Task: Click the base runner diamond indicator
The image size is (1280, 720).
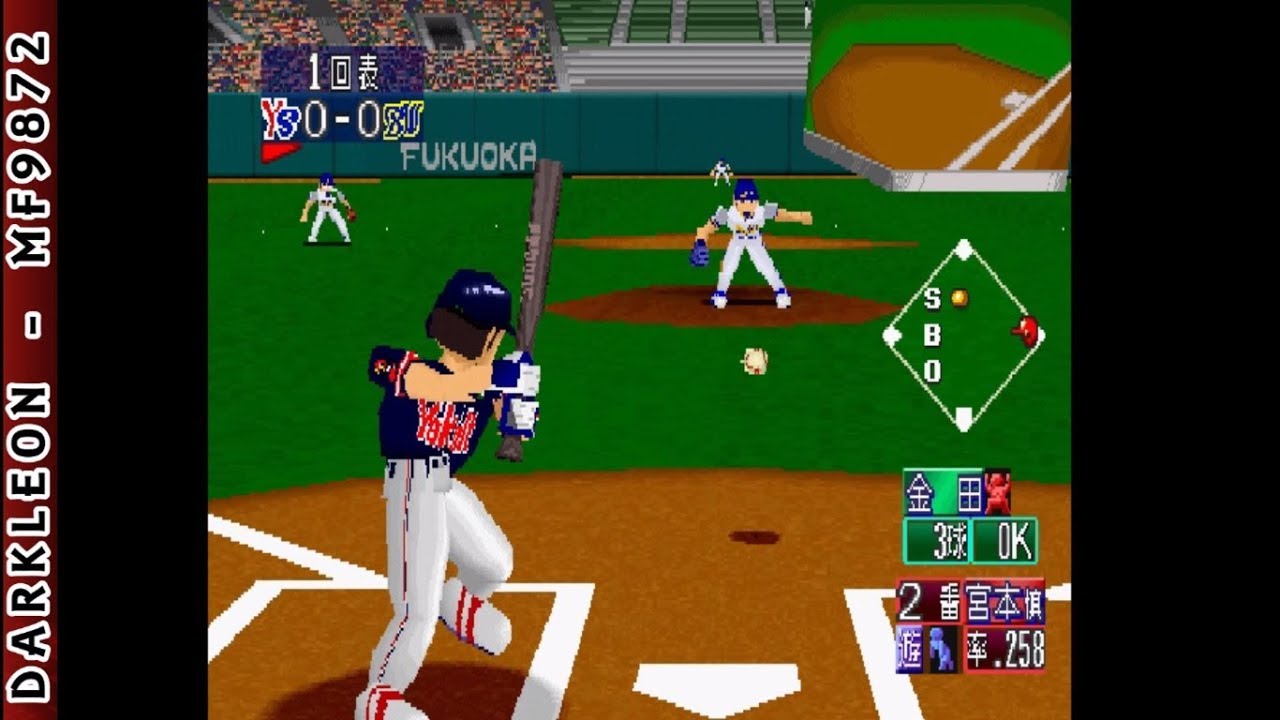Action: [962, 336]
